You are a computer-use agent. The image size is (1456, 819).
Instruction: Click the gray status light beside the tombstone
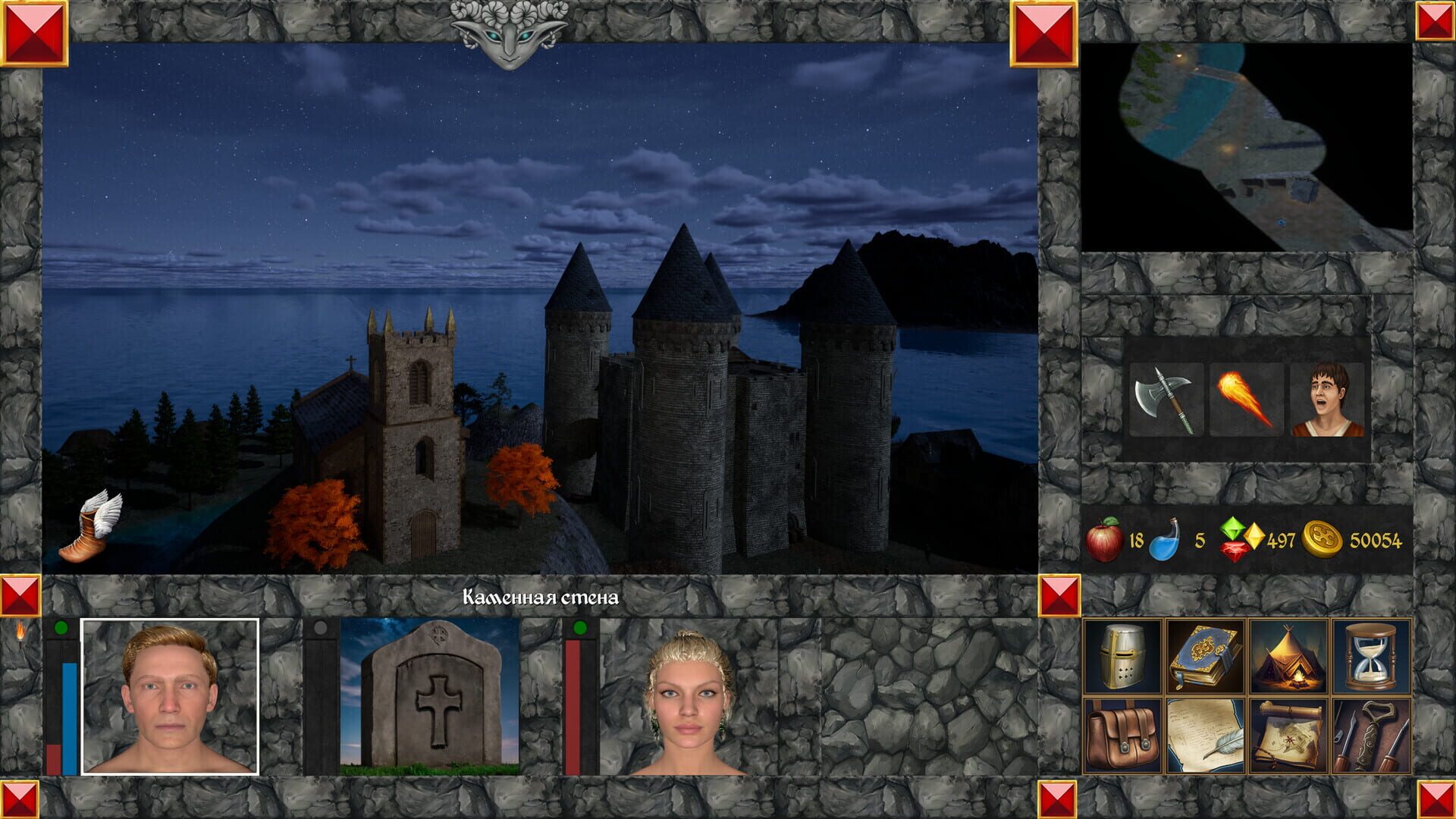coord(322,627)
